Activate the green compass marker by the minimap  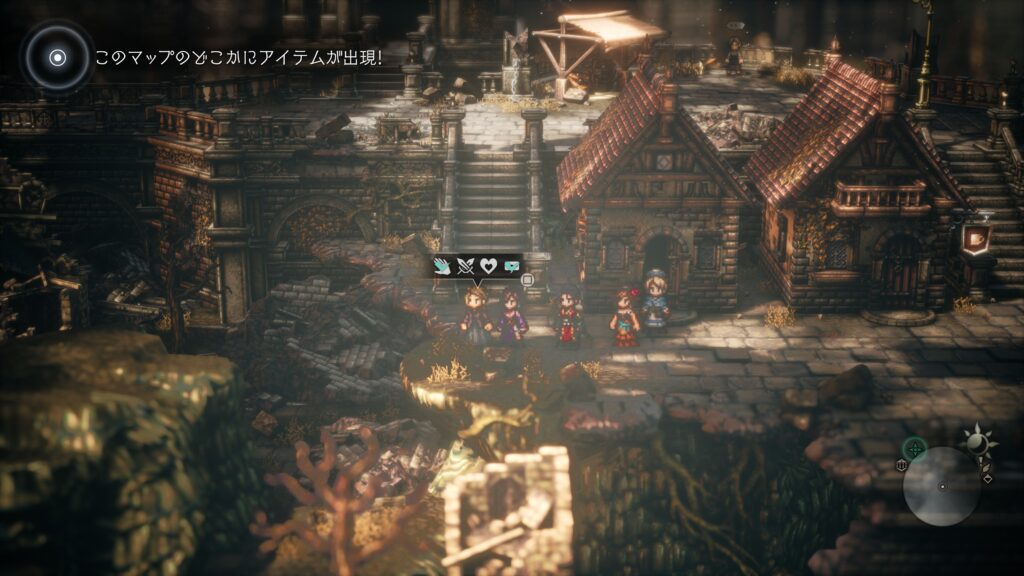click(x=913, y=449)
